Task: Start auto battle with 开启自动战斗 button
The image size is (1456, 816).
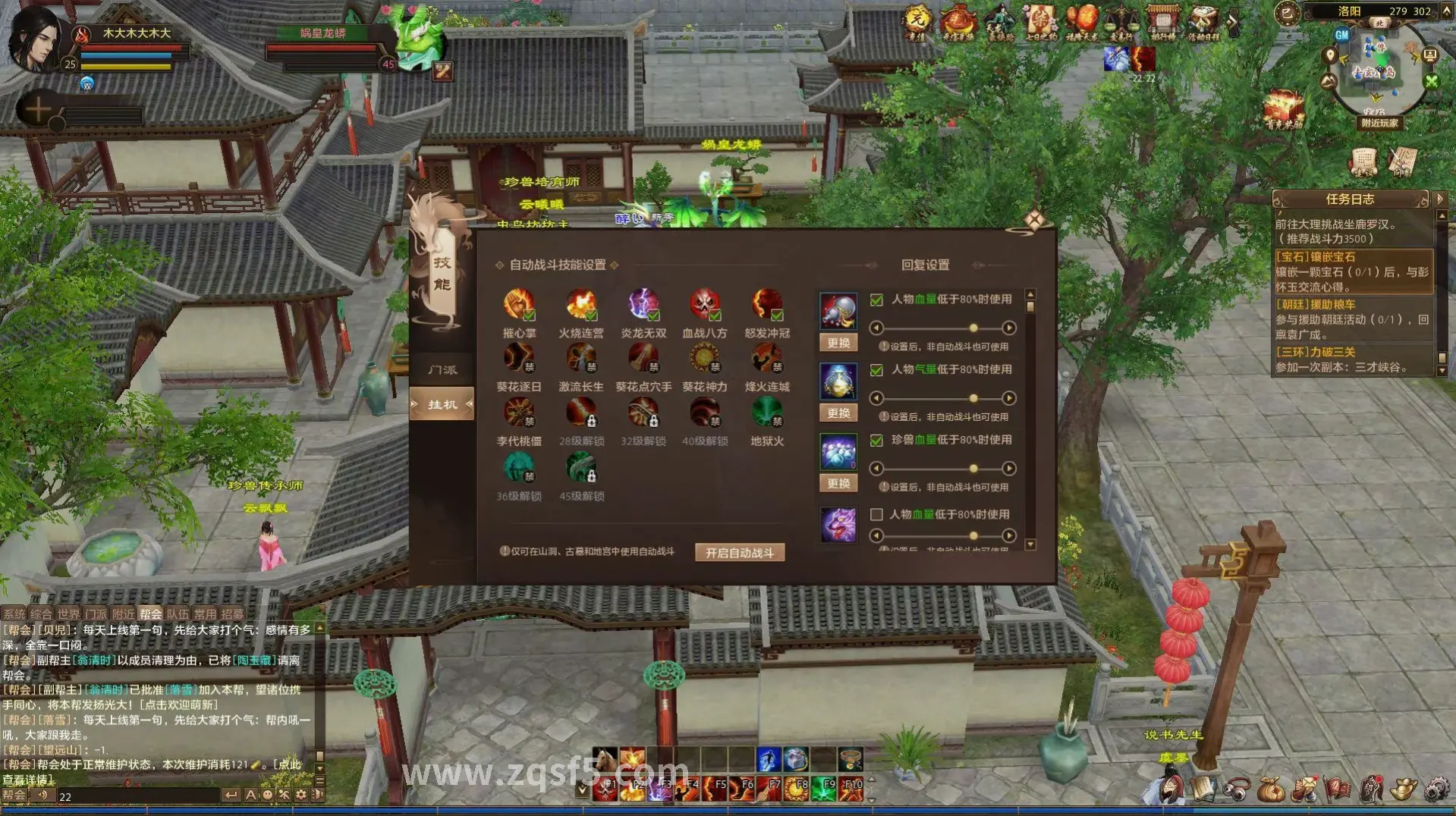Action: [739, 553]
